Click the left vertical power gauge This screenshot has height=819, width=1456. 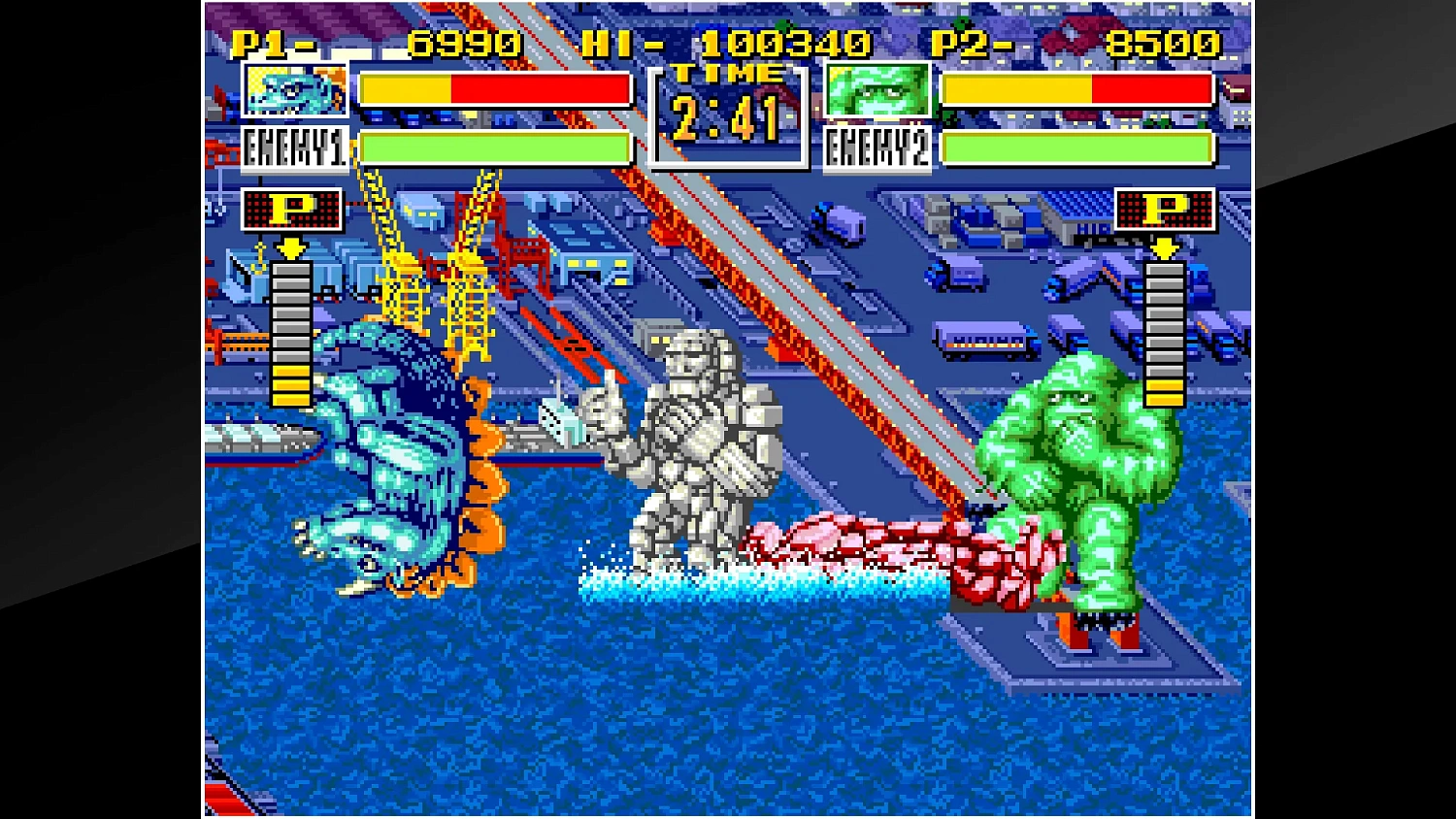290,335
